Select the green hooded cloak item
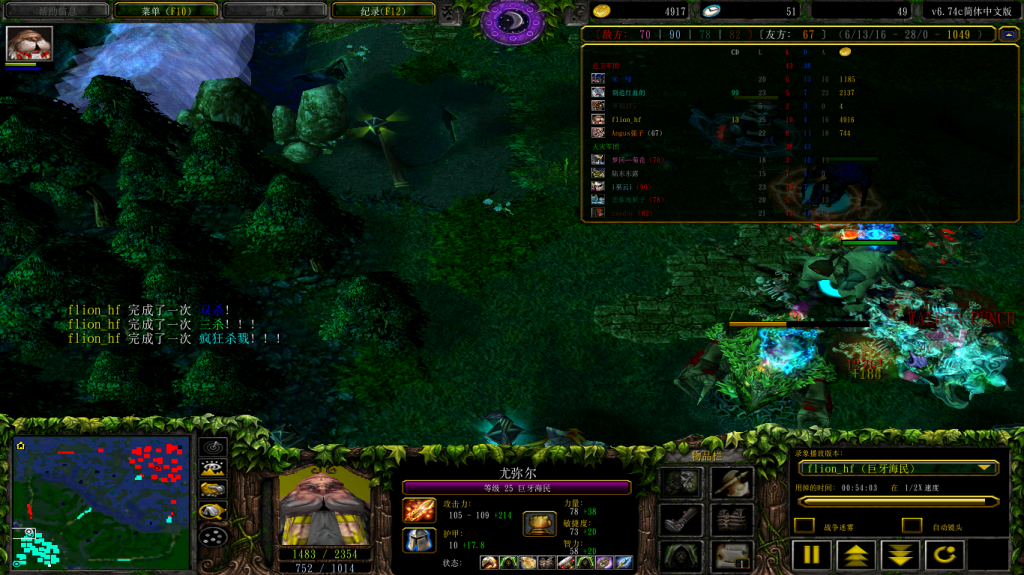The width and height of the screenshot is (1024, 575). click(680, 556)
